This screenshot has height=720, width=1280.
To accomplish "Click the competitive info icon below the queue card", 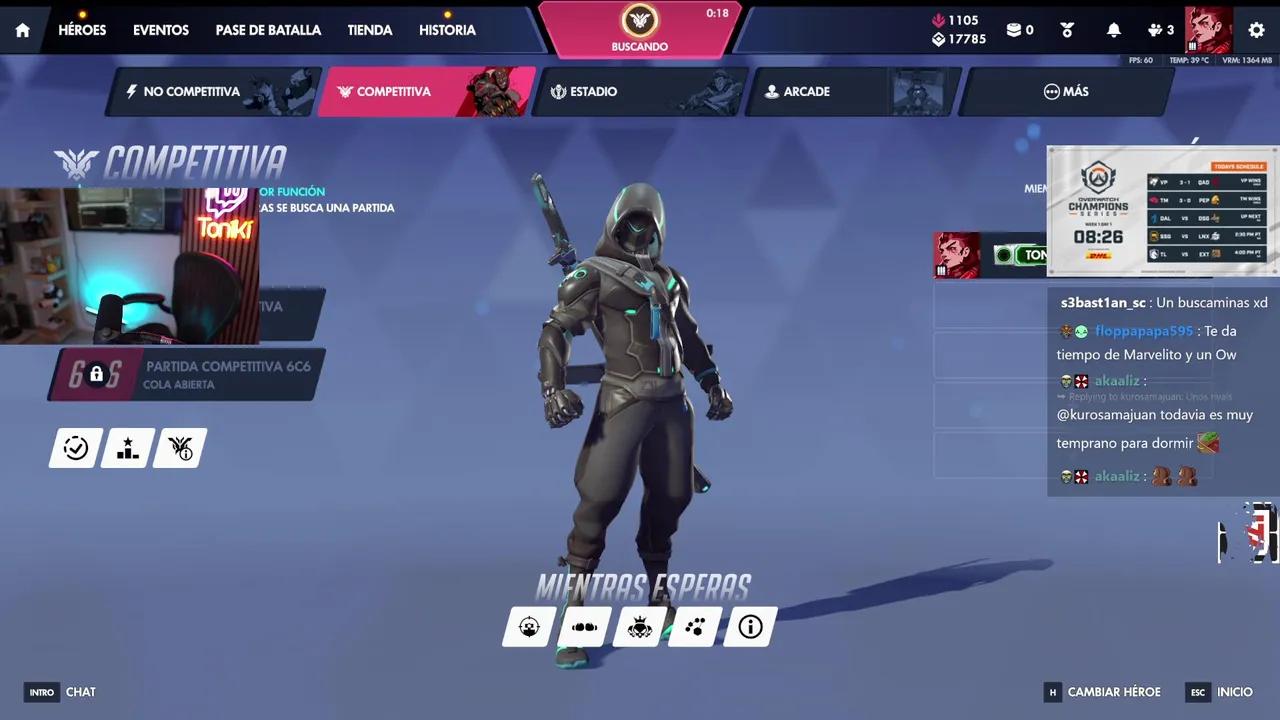I will click(179, 448).
